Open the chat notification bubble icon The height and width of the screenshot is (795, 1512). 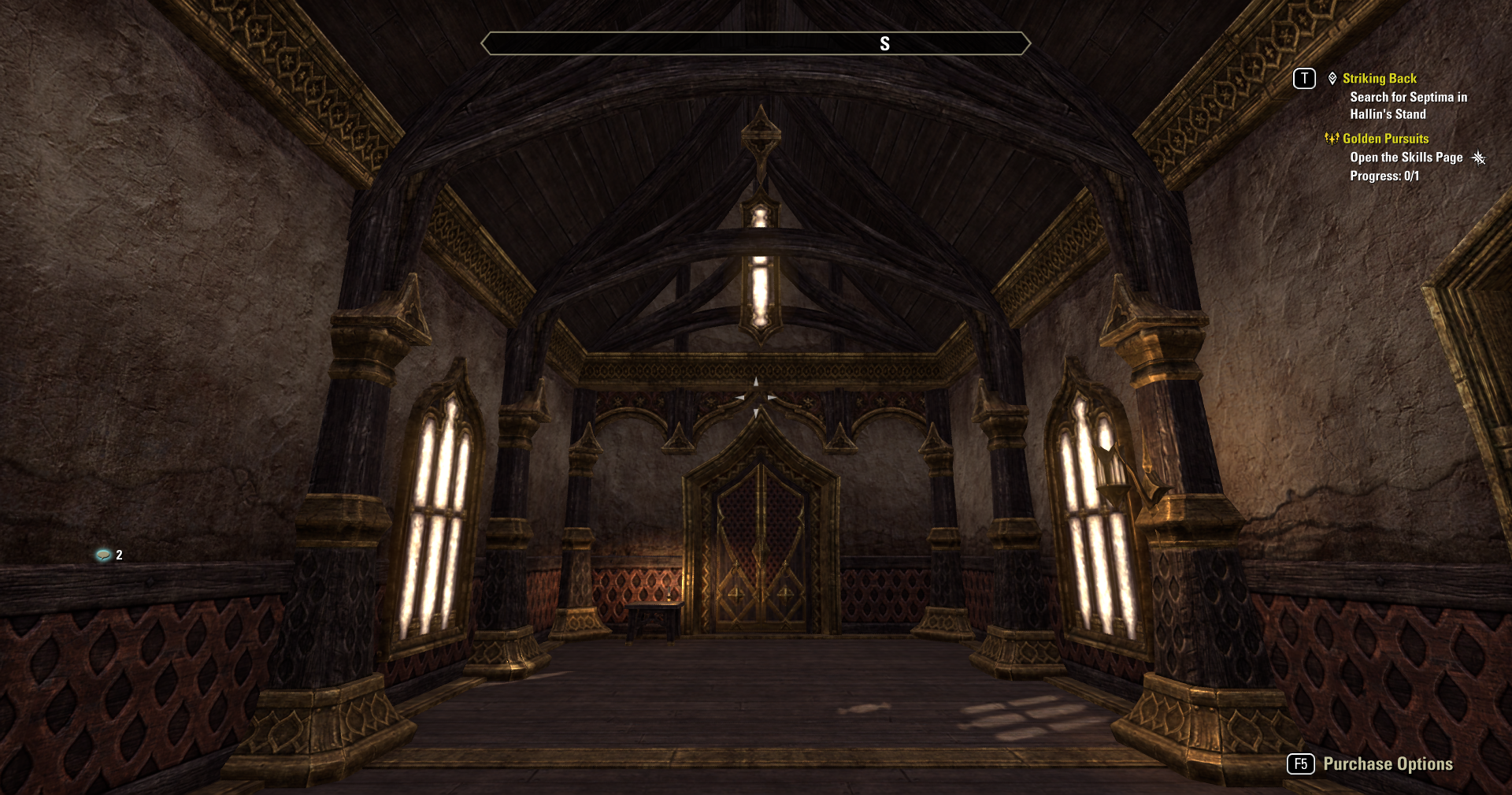tap(103, 555)
